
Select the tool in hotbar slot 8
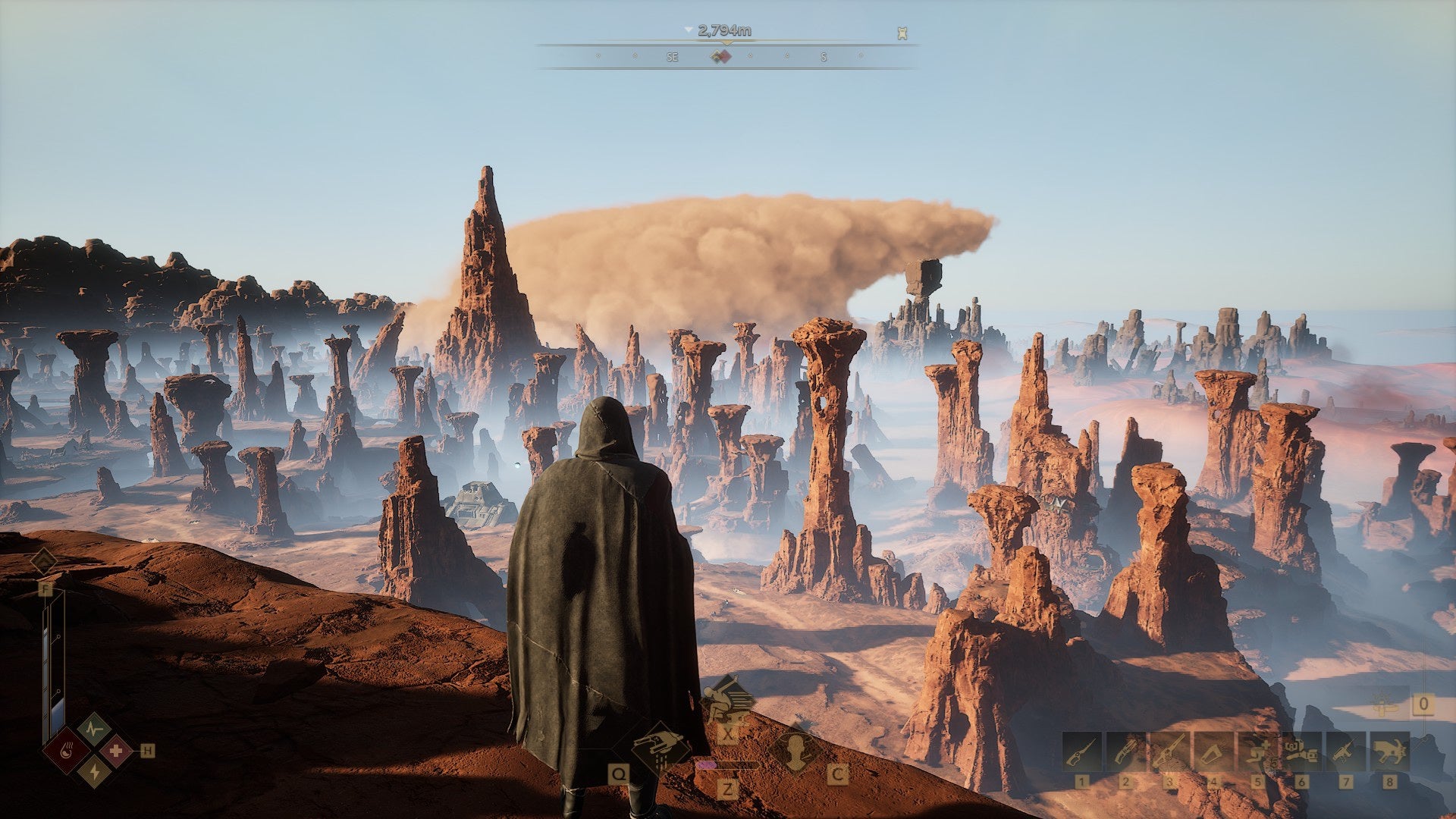1389,752
